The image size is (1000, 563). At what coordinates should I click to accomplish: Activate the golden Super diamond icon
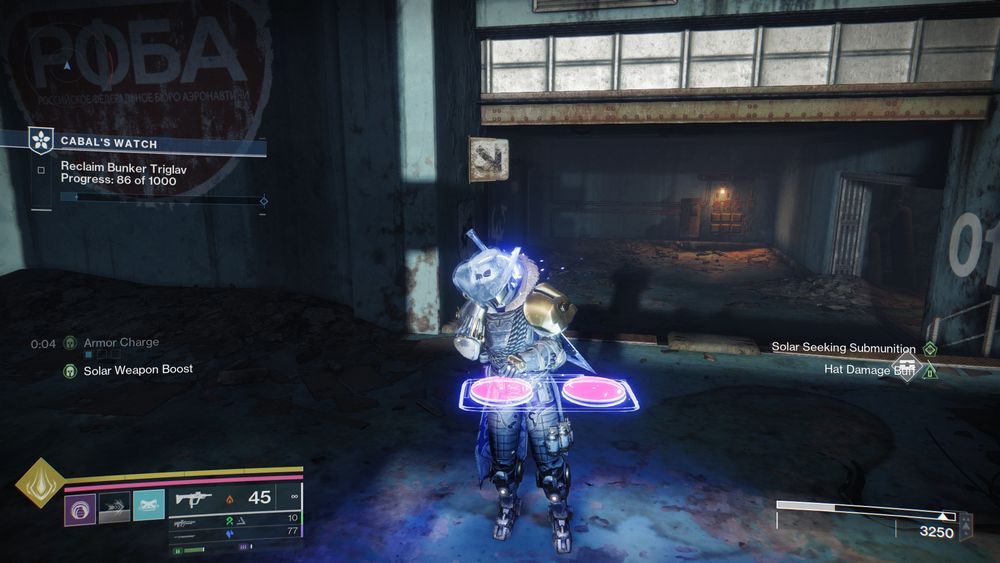pos(40,482)
